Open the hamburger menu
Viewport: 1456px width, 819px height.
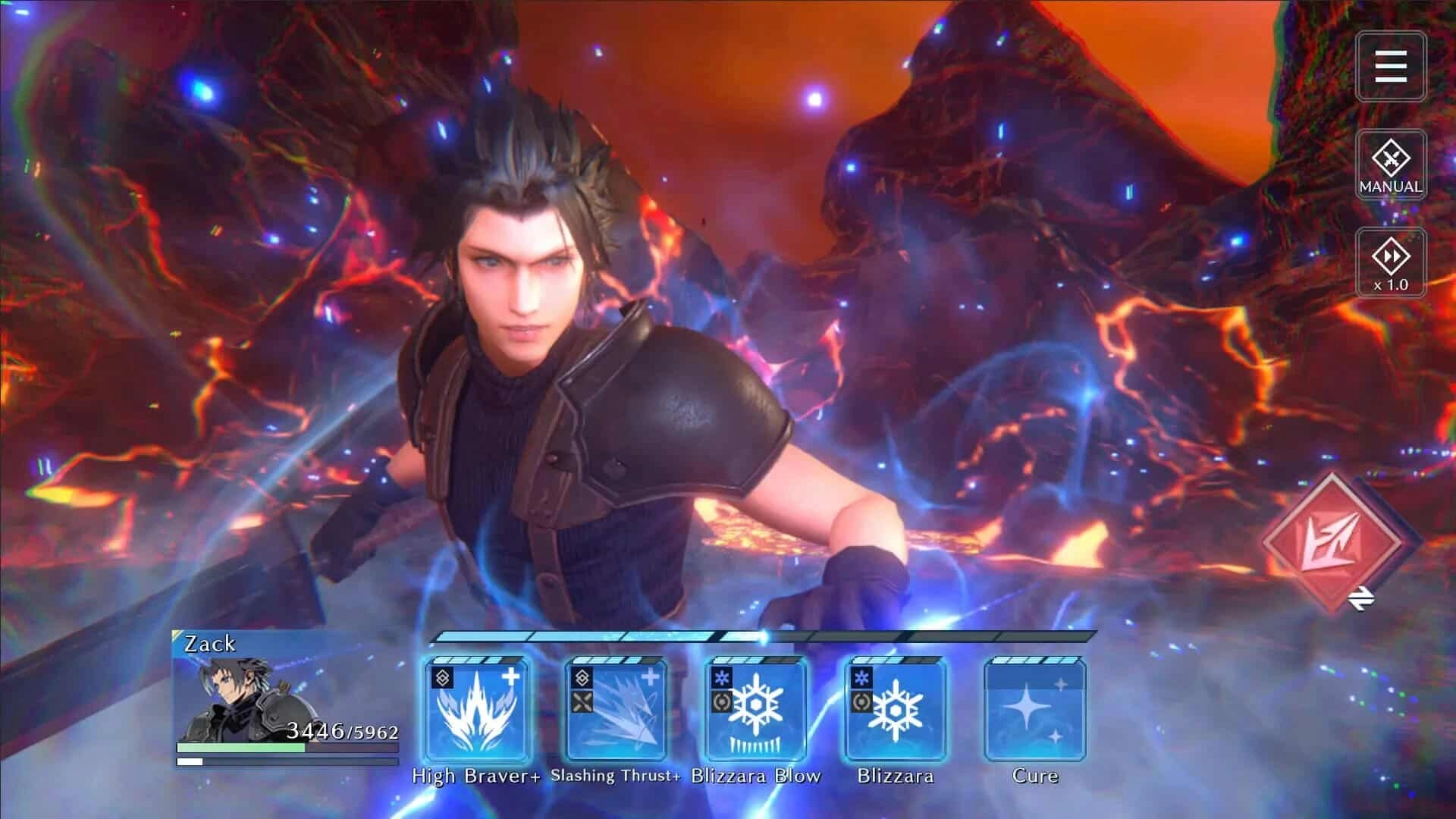pyautogui.click(x=1390, y=67)
